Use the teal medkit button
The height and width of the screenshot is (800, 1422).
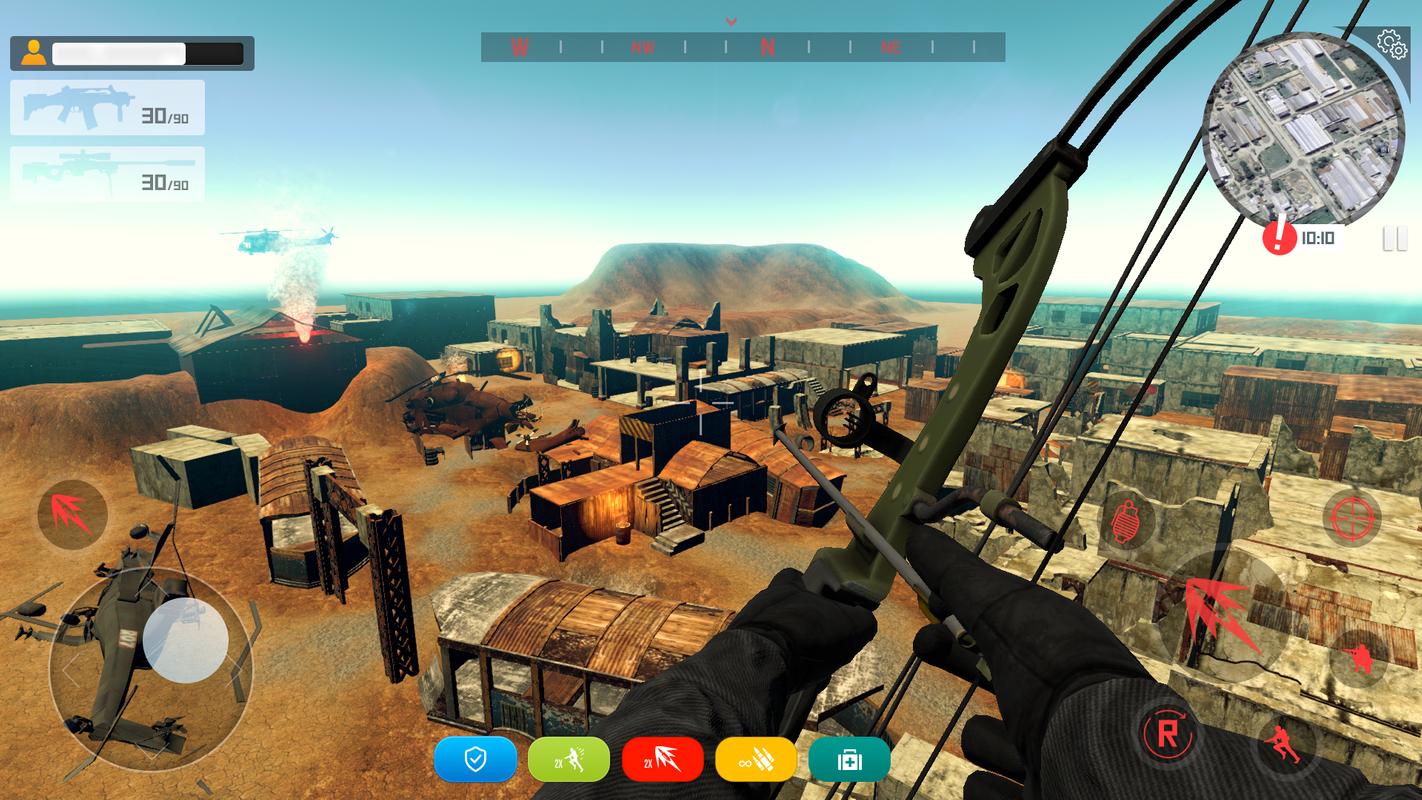849,759
